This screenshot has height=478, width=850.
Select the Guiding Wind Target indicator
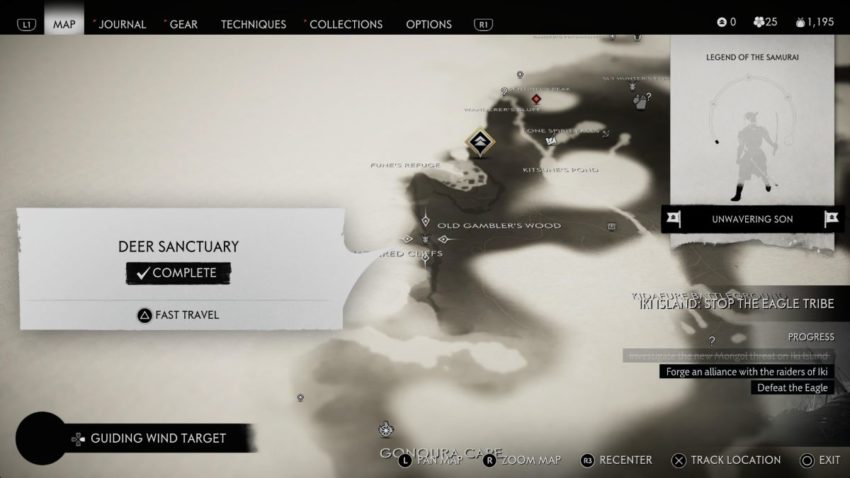(157, 438)
